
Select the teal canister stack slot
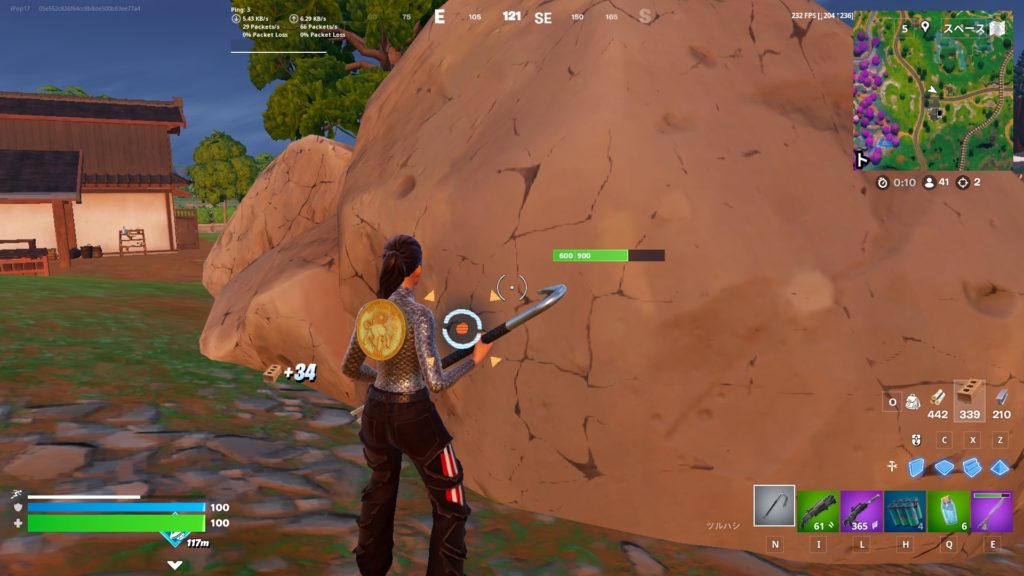click(x=905, y=510)
